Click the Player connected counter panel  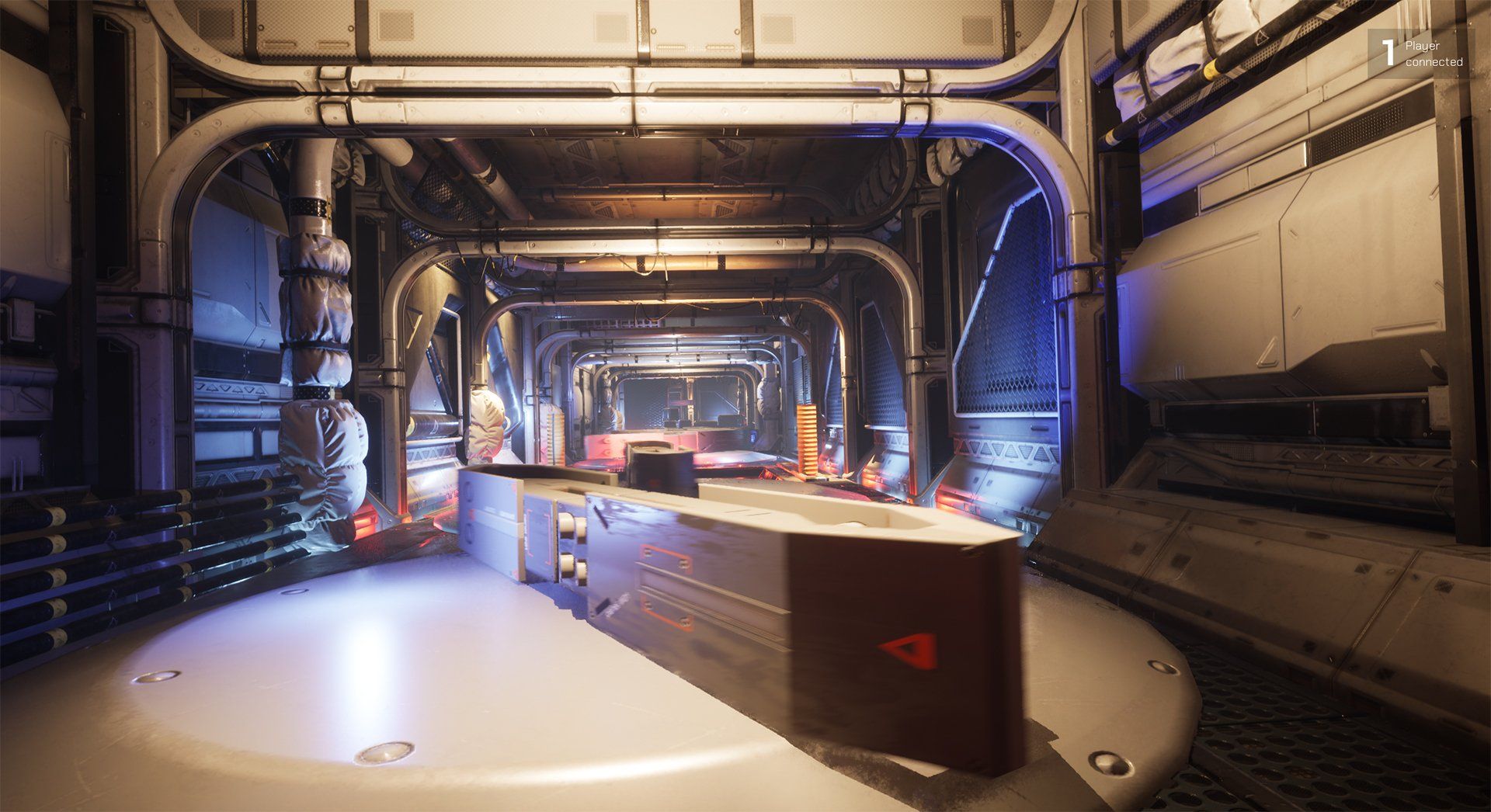pos(1420,54)
